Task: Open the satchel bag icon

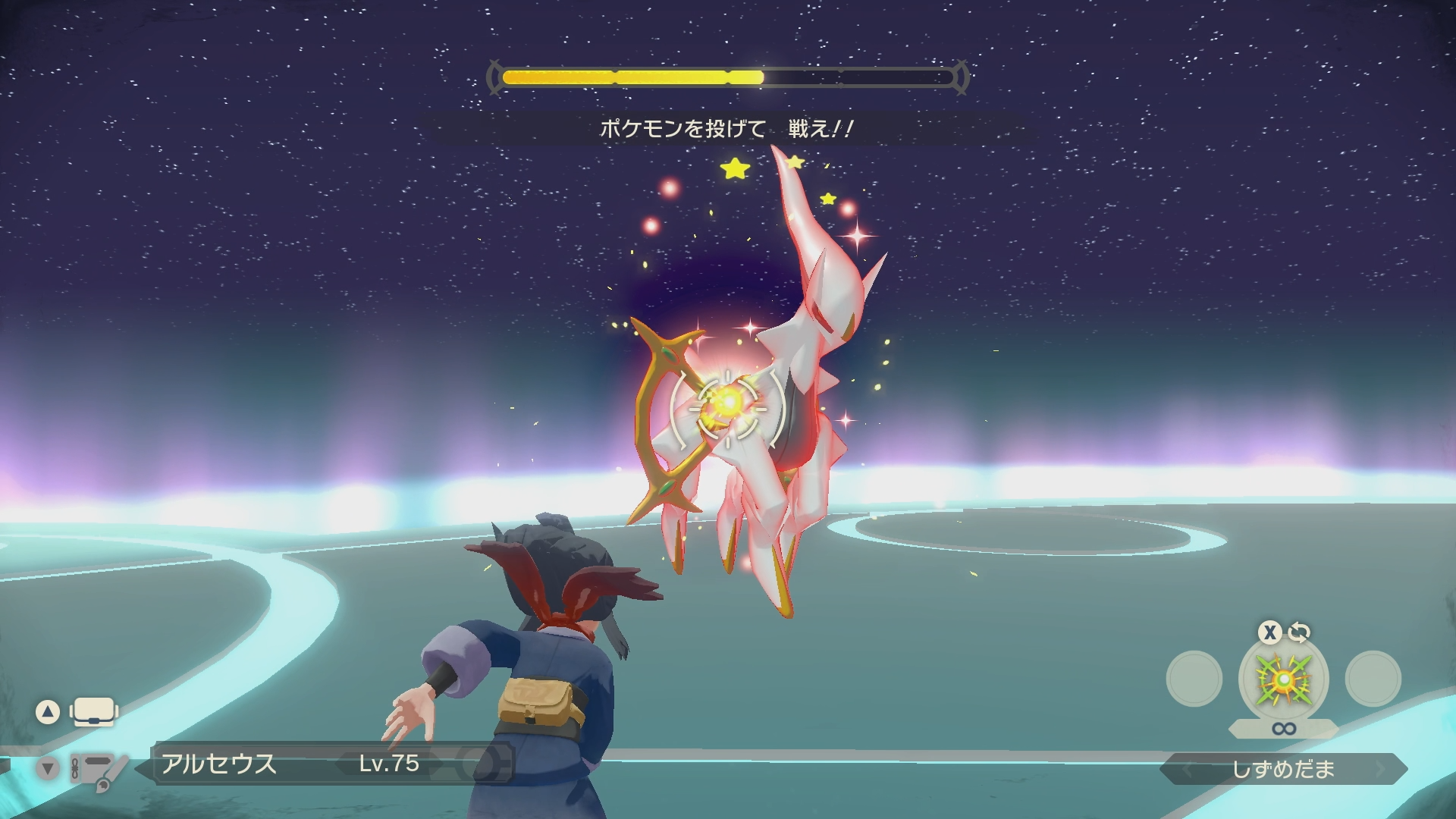Action: pos(93,712)
